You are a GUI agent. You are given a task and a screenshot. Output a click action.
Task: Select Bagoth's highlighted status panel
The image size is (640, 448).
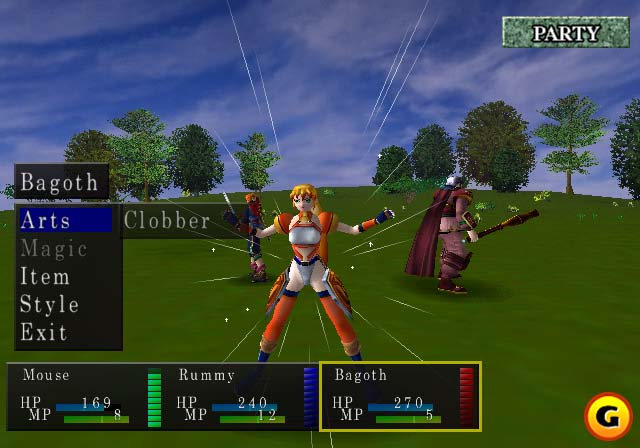tap(400, 396)
